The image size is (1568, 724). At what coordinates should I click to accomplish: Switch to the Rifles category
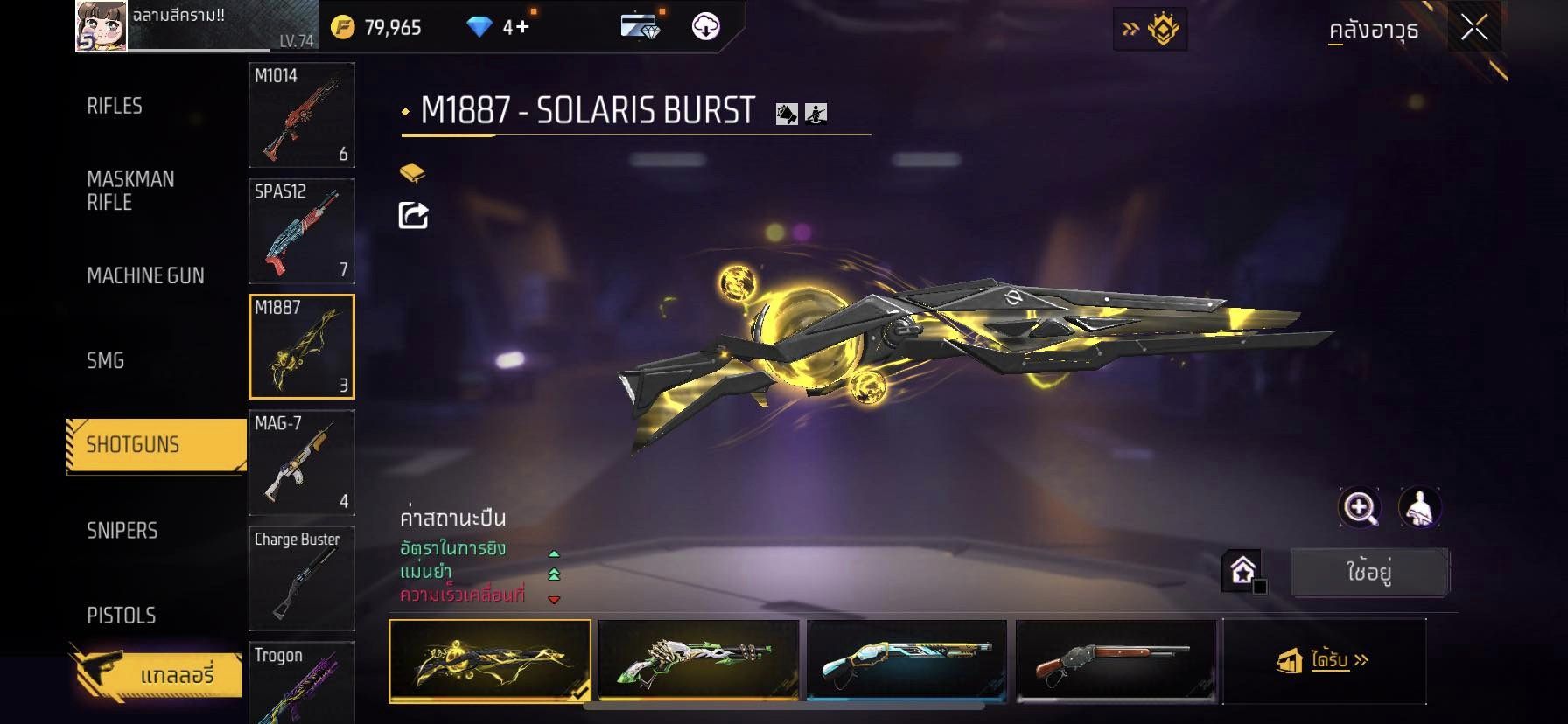(x=115, y=106)
